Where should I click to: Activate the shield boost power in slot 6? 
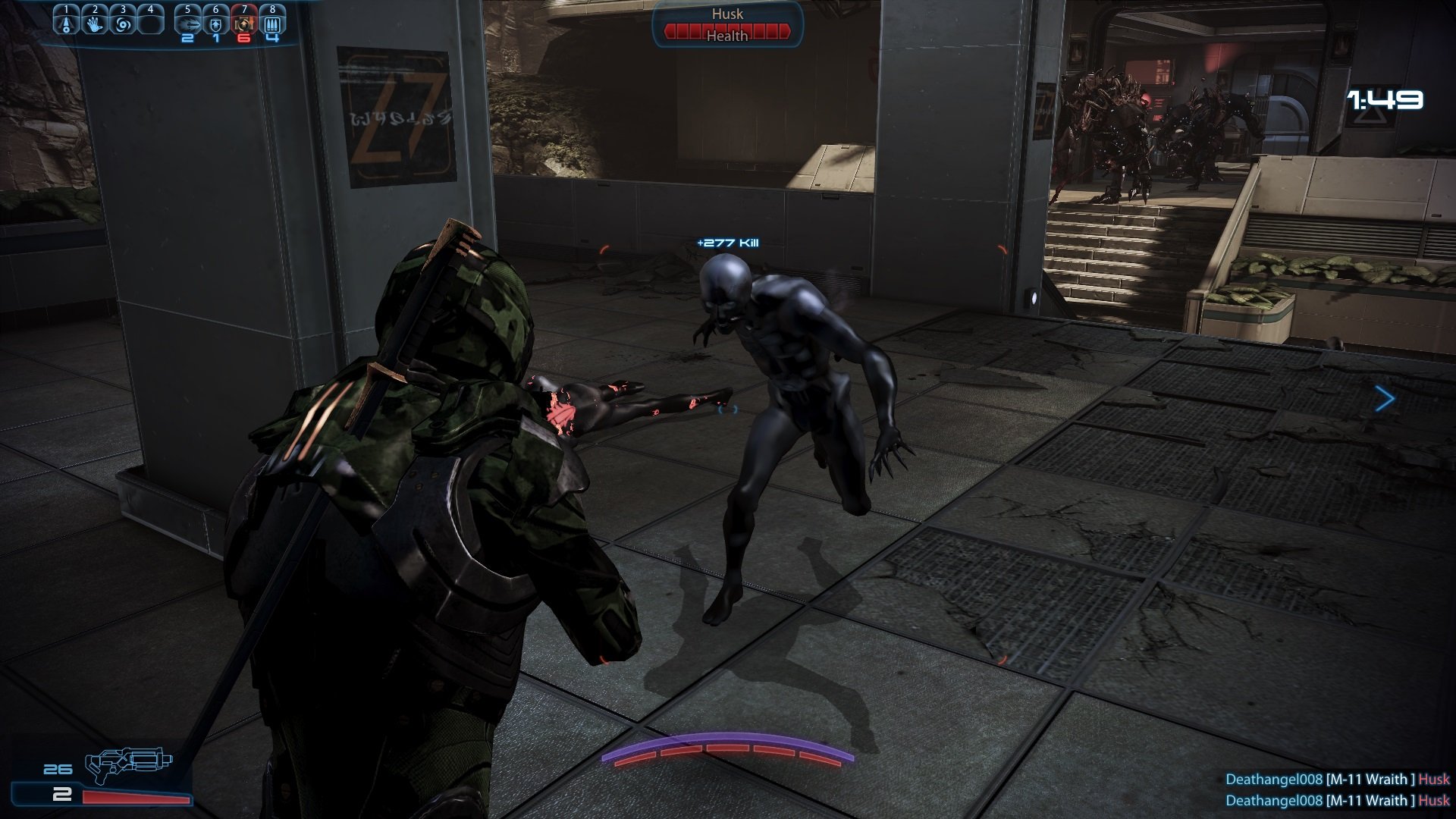(x=216, y=25)
